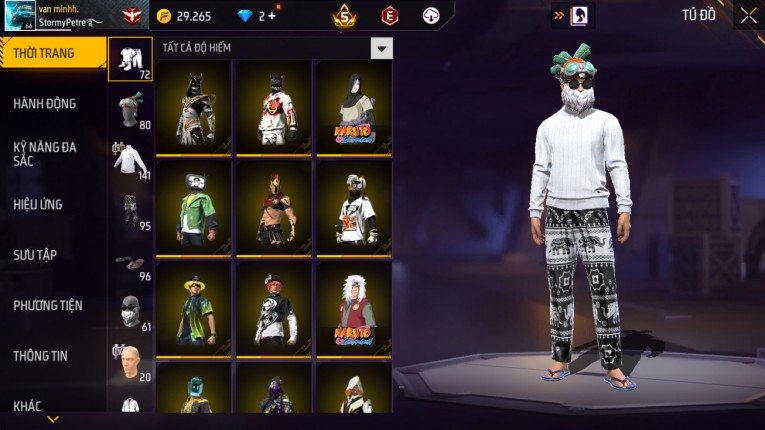765x430 pixels.
Task: Go to the Sưu Tập tab
Action: click(36, 254)
